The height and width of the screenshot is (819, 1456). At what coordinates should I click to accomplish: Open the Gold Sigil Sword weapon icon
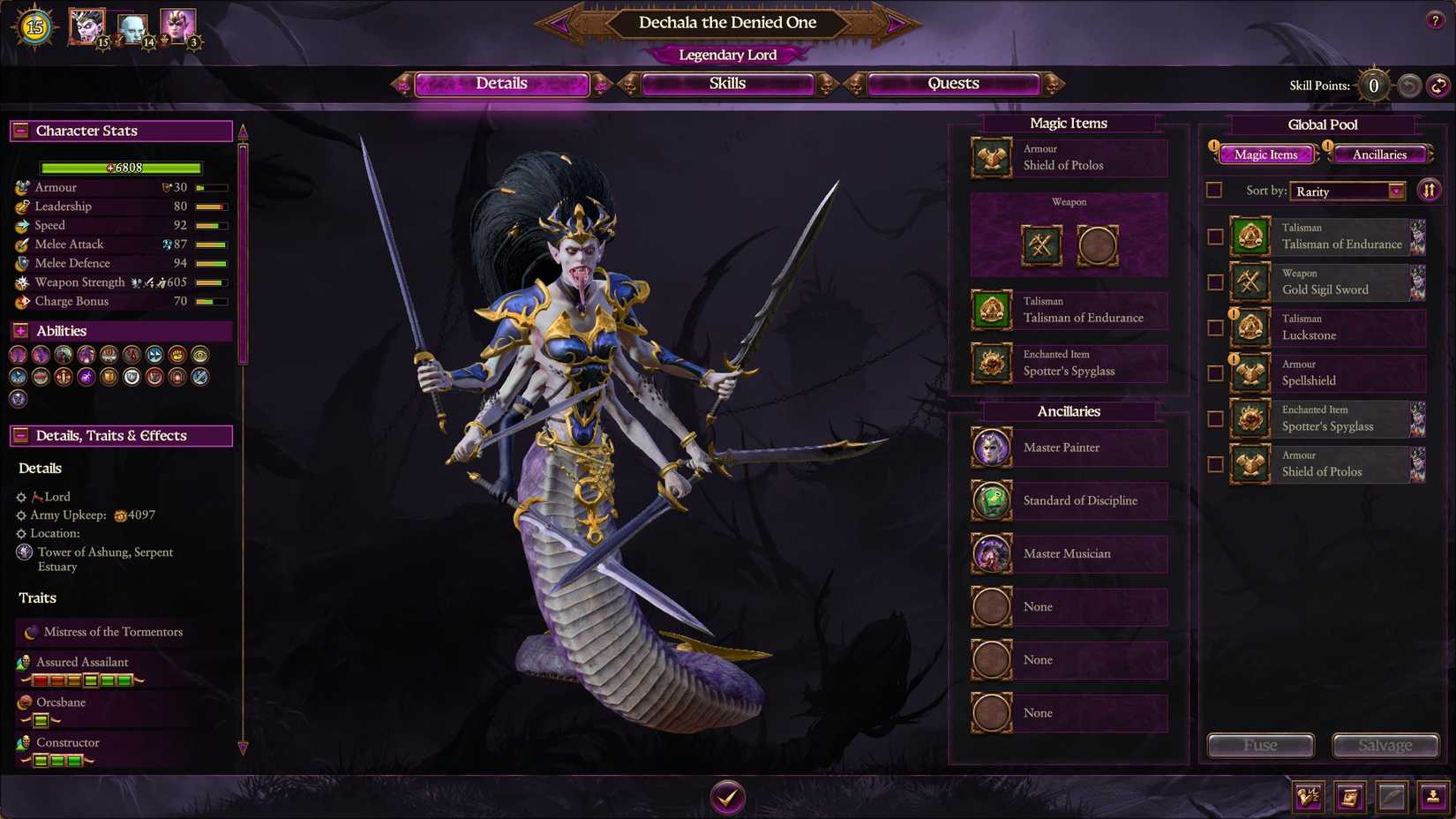tap(1250, 282)
